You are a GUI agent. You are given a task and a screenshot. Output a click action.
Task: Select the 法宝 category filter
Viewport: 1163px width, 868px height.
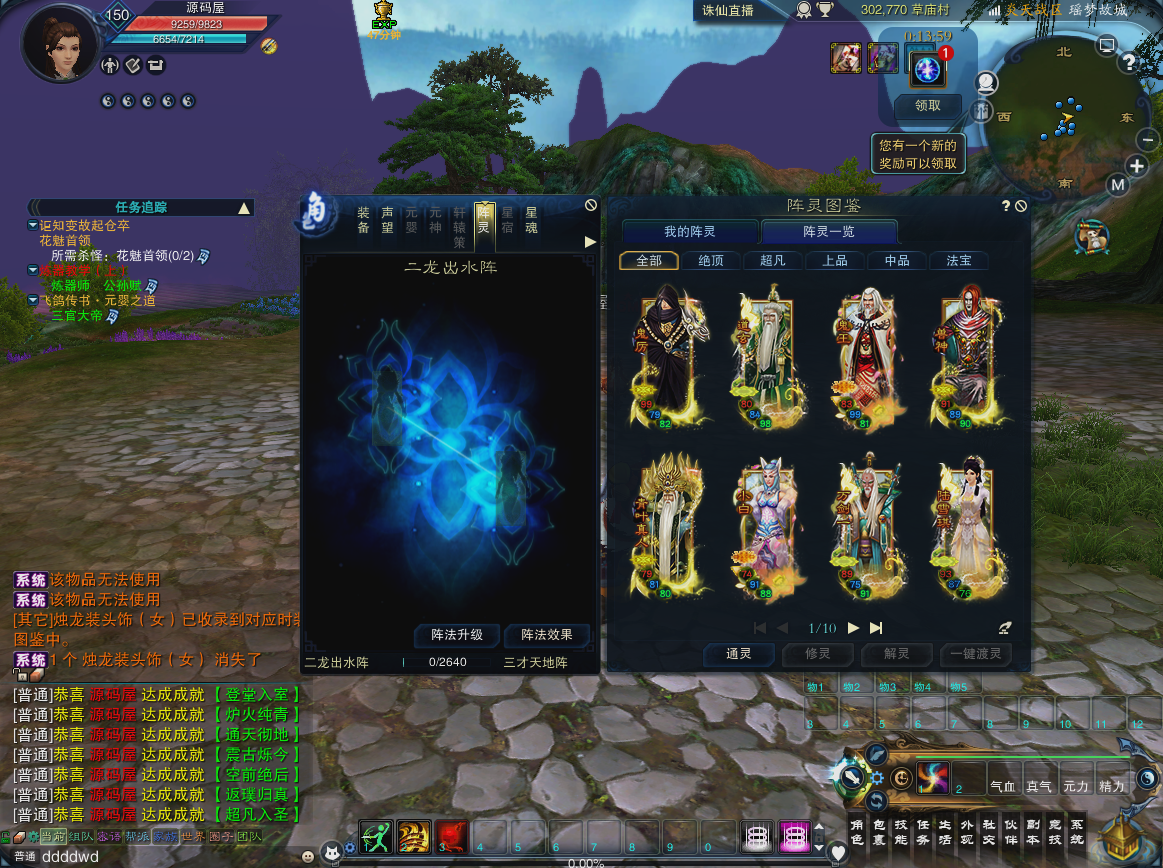coord(959,260)
